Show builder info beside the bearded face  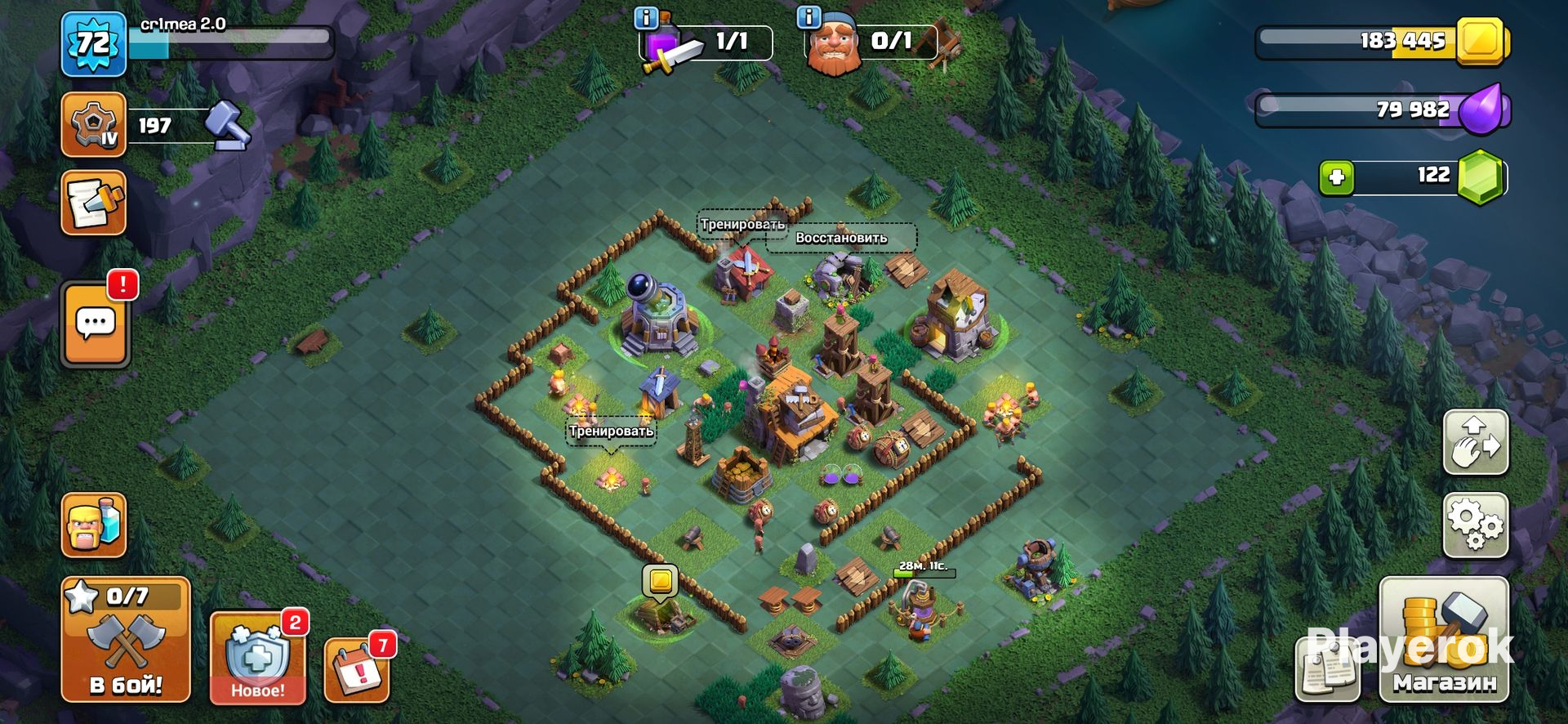tap(808, 18)
